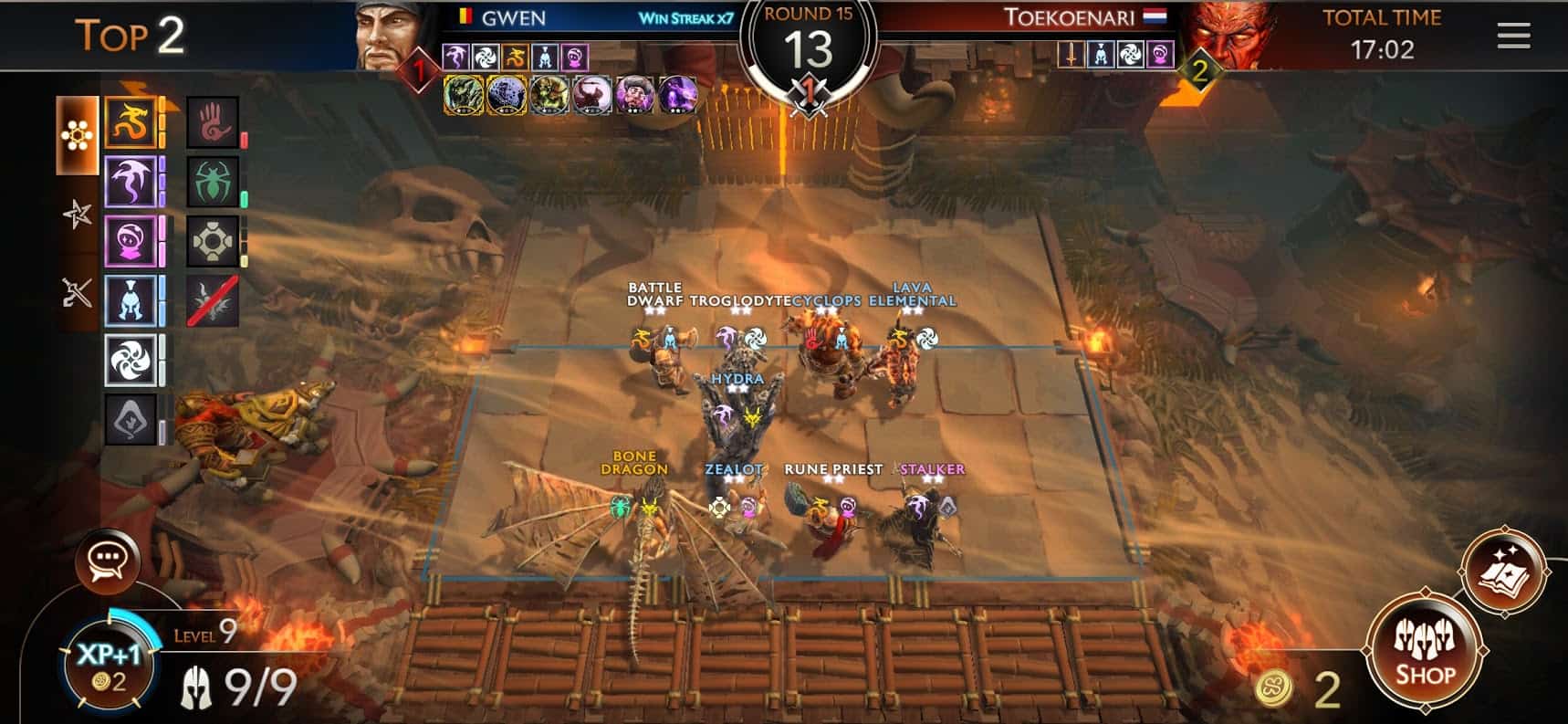Inspect the orange dragon synergy icon

click(131, 121)
